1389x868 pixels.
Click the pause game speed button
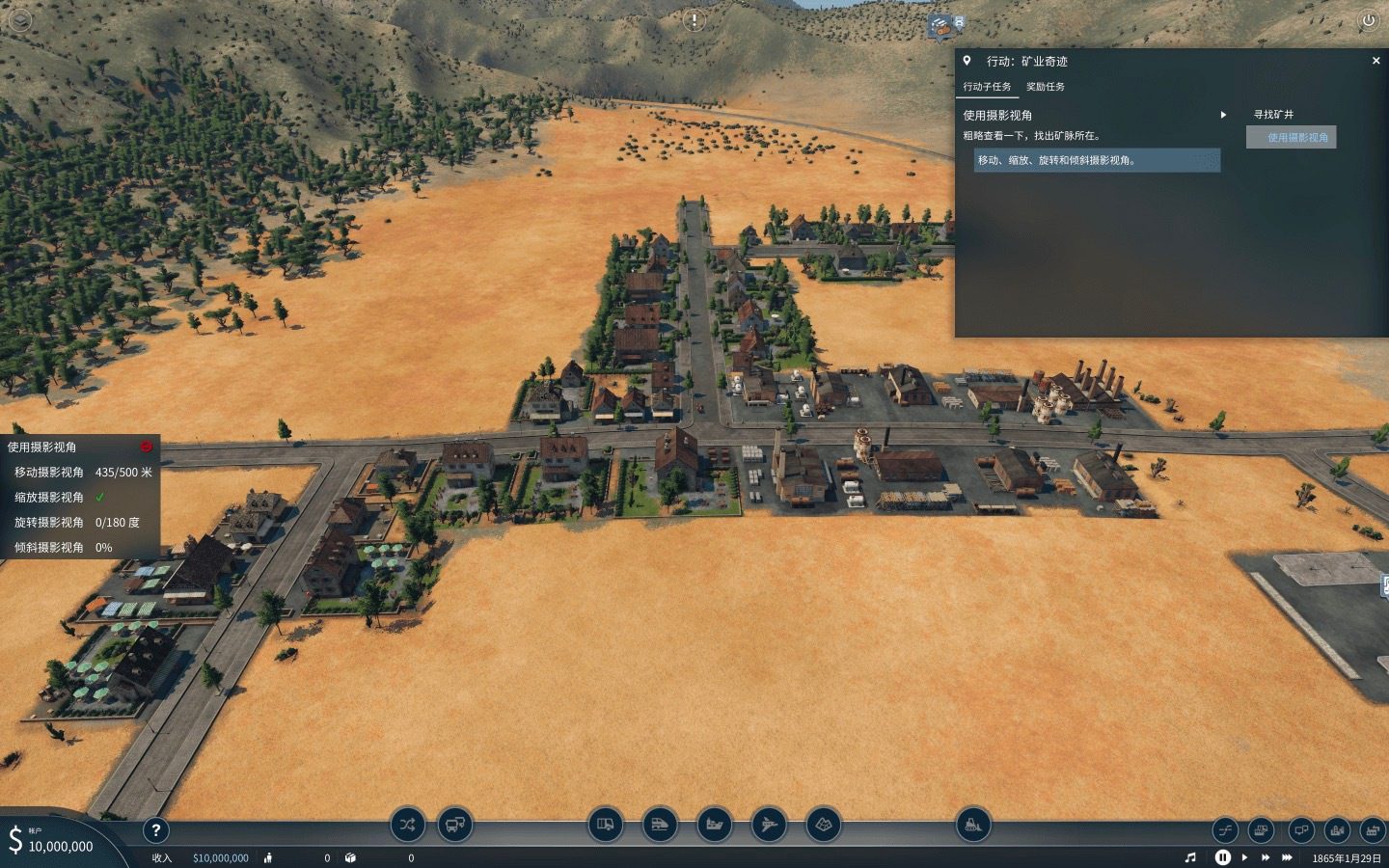click(1222, 857)
